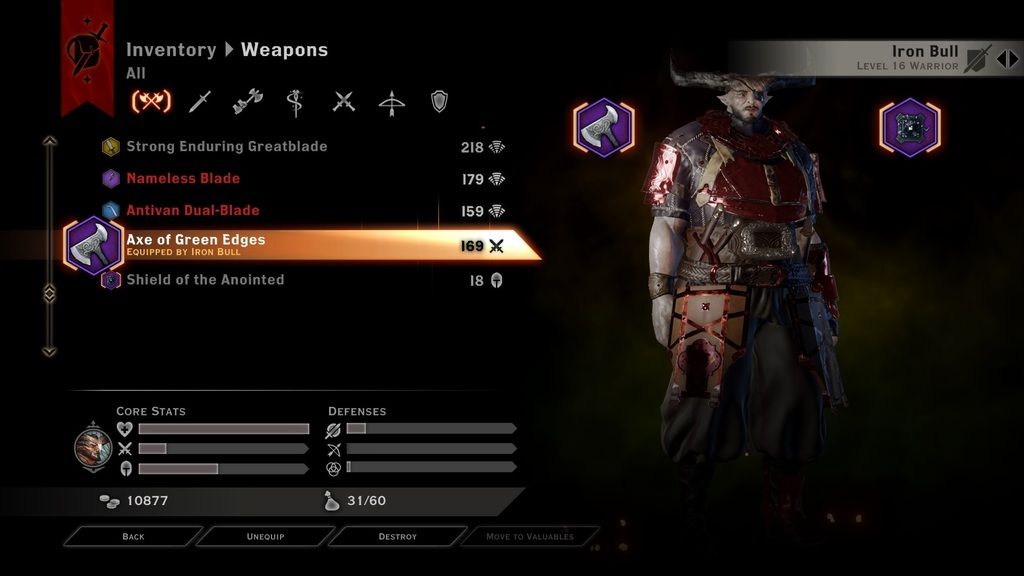Switch to the previous party member
This screenshot has height=576, width=1024.
pyautogui.click(x=1000, y=58)
